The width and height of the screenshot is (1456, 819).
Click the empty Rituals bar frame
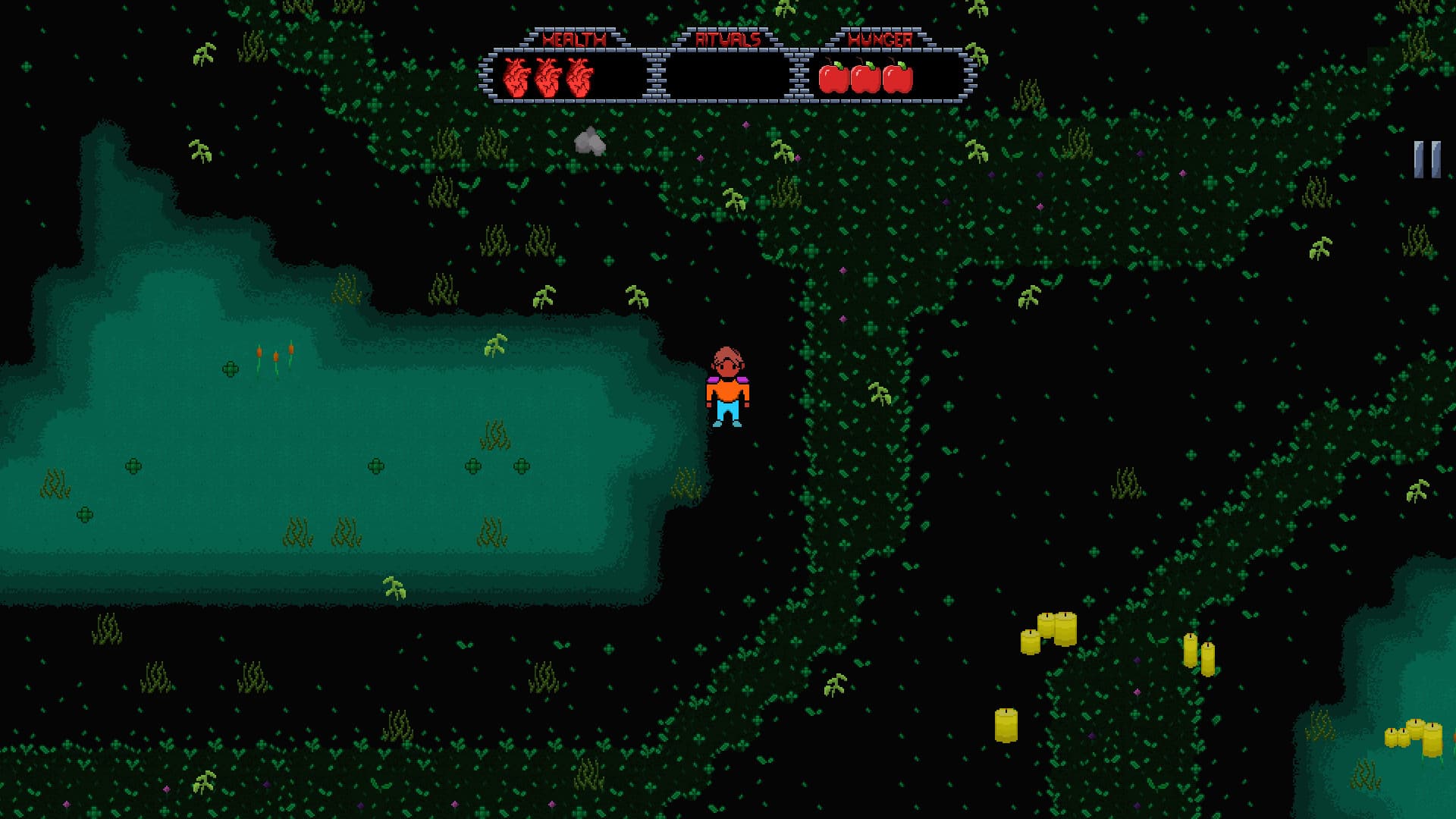click(x=728, y=76)
